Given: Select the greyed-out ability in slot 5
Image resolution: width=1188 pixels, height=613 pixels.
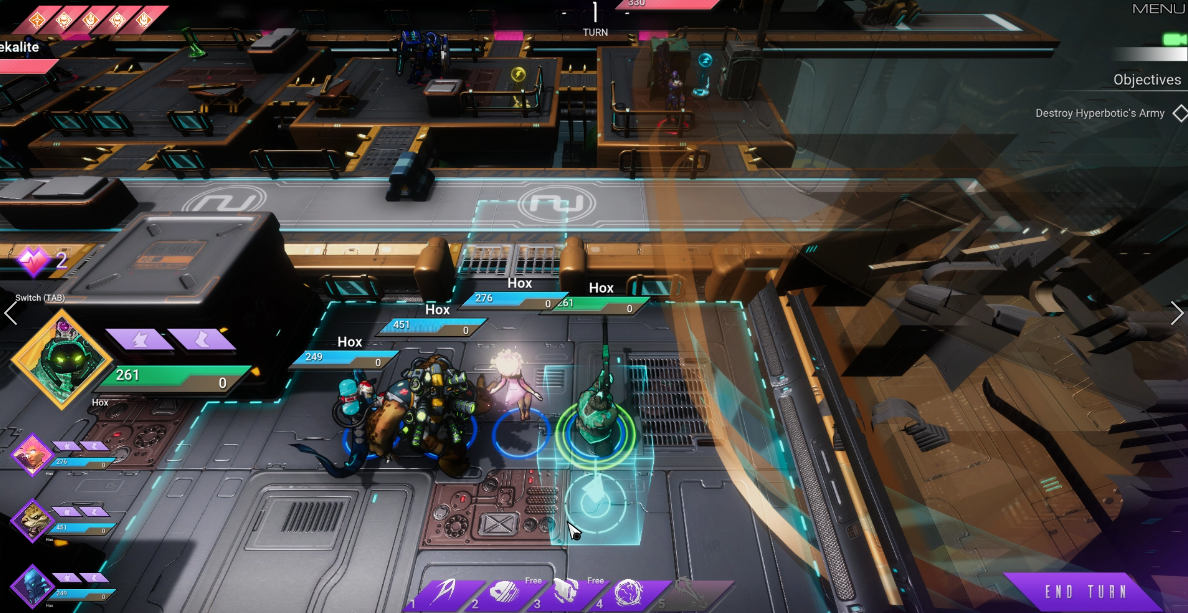Looking at the screenshot, I should point(690,594).
